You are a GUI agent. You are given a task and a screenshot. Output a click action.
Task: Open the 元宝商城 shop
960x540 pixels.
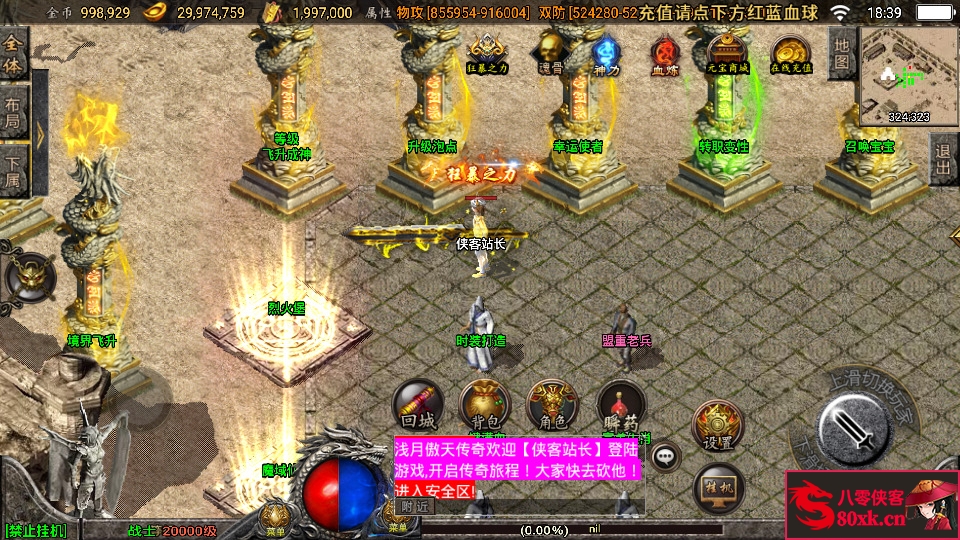(727, 54)
